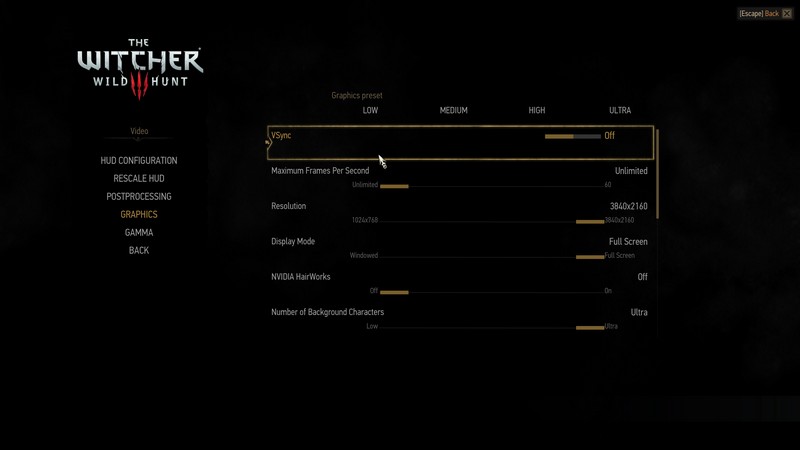
Task: Open the Graphics settings entry
Action: (x=139, y=215)
